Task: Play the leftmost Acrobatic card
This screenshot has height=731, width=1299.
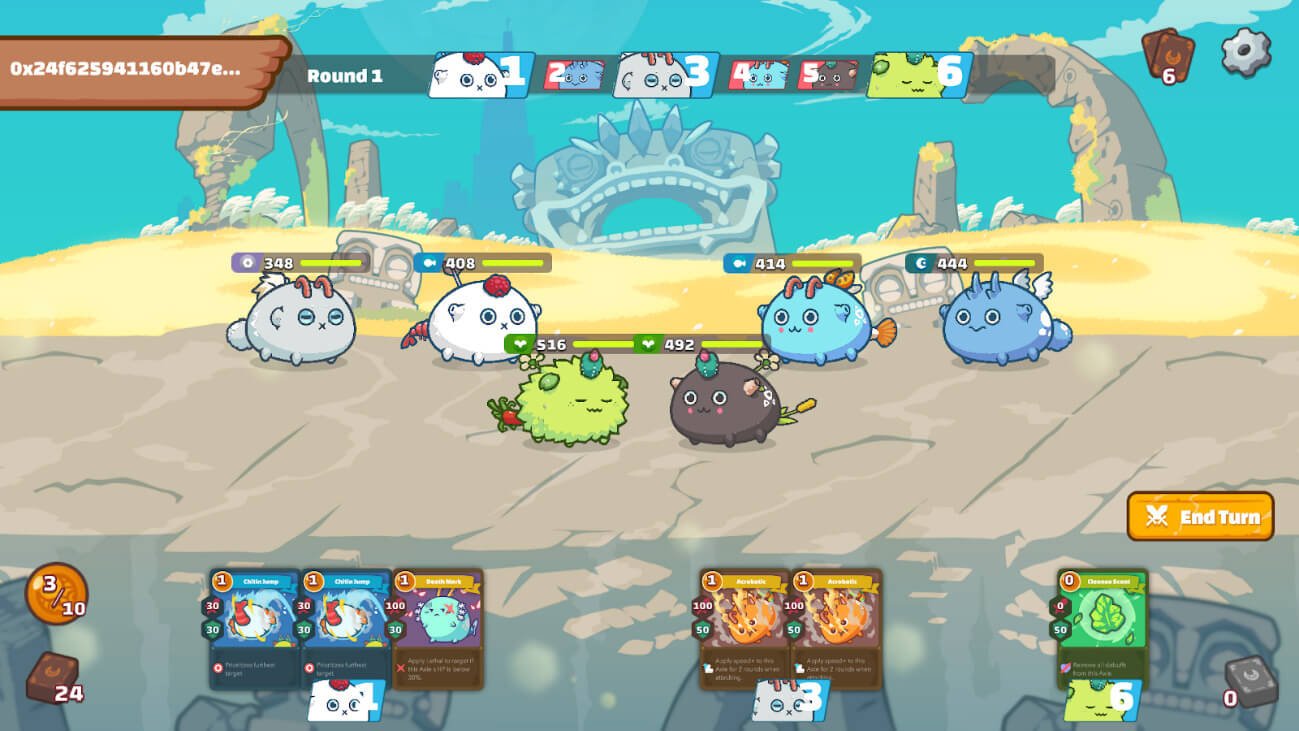Action: [743, 625]
